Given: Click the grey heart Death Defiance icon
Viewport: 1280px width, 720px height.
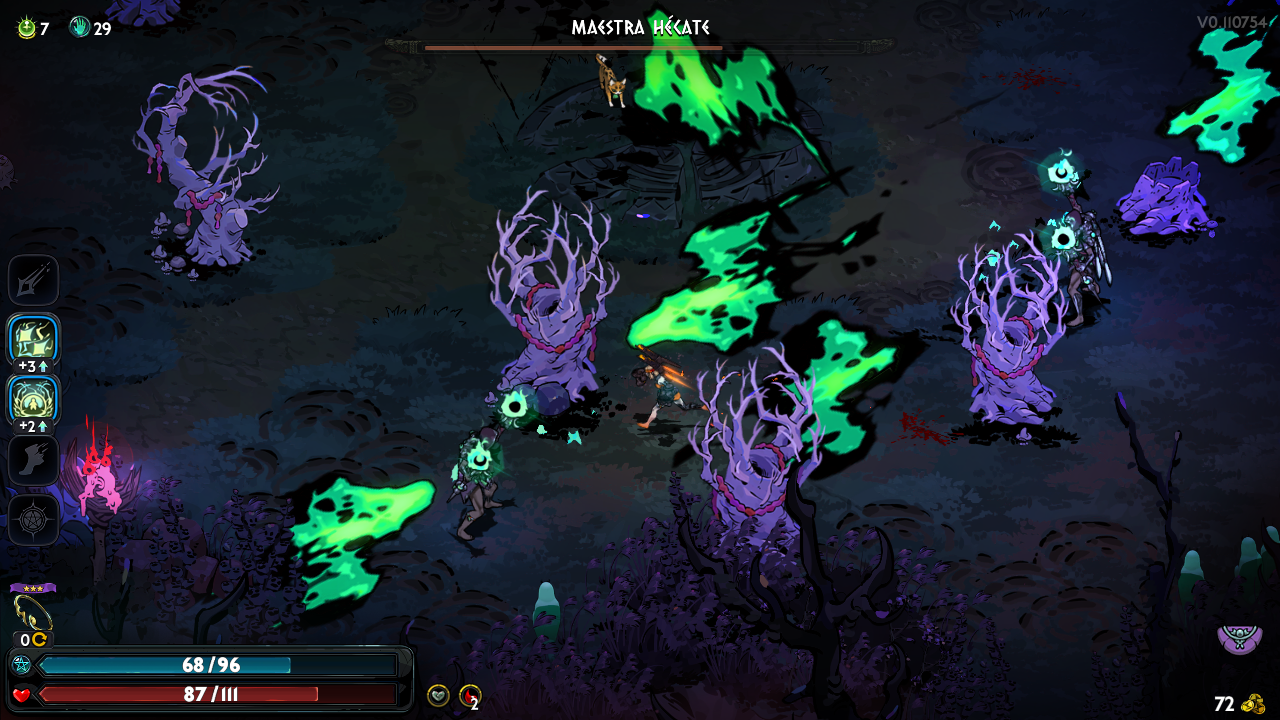Looking at the screenshot, I should pyautogui.click(x=438, y=695).
